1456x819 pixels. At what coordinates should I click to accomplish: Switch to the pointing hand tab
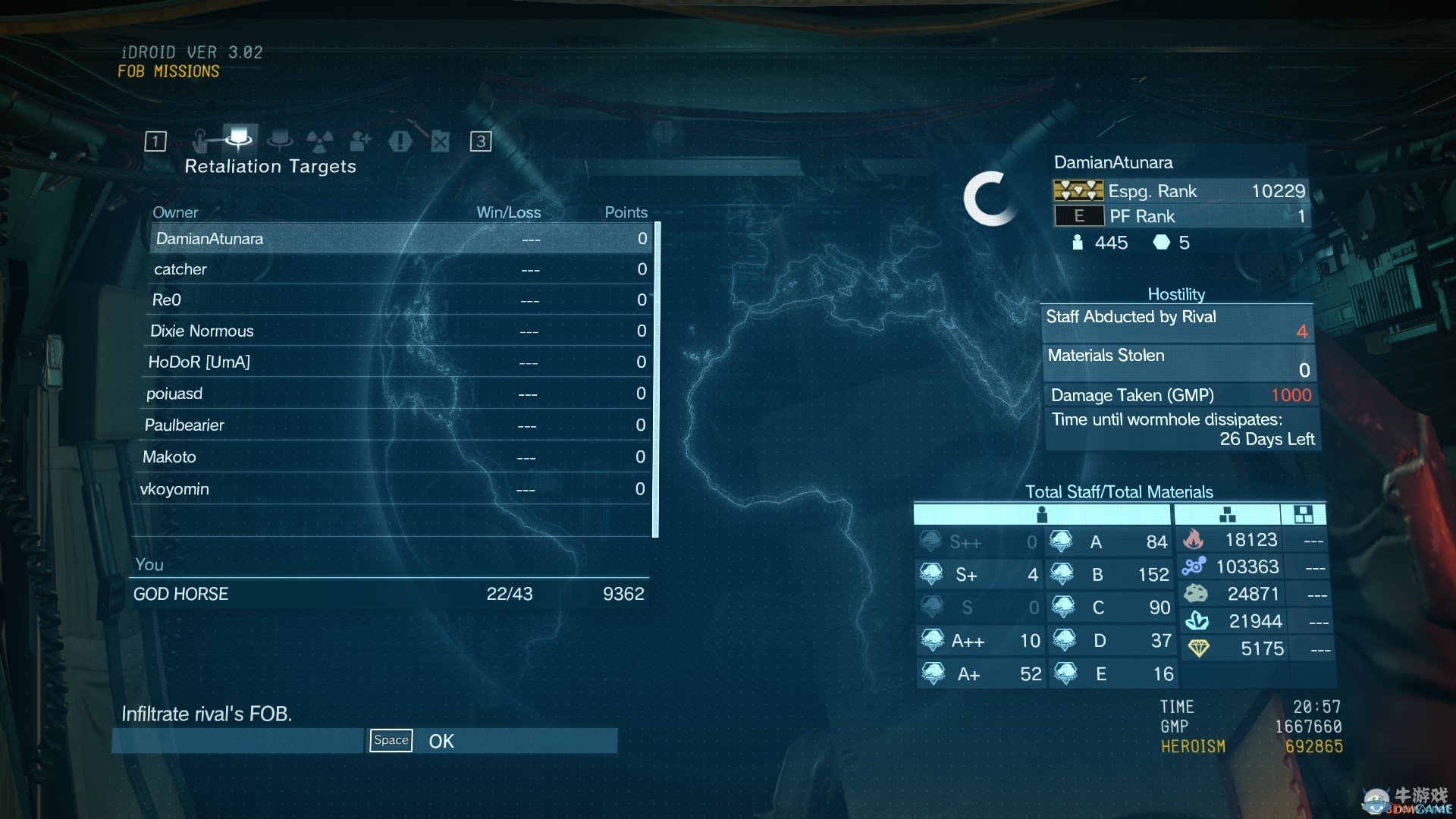click(200, 141)
